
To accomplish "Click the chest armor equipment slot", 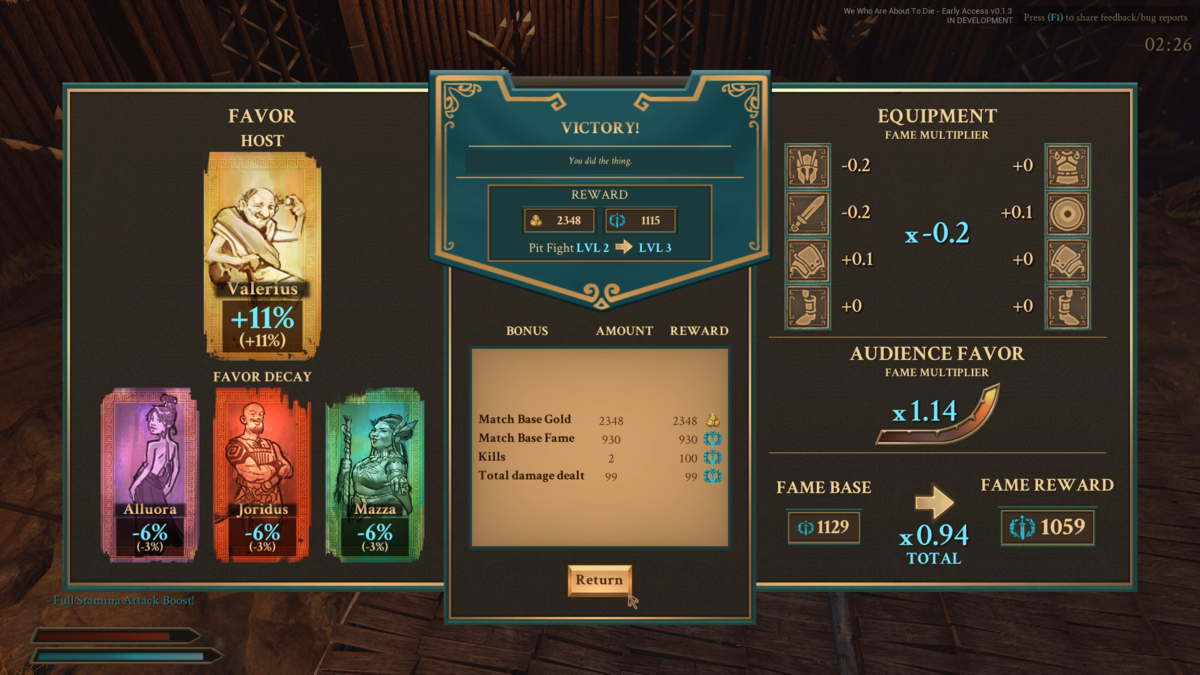I will [1067, 167].
